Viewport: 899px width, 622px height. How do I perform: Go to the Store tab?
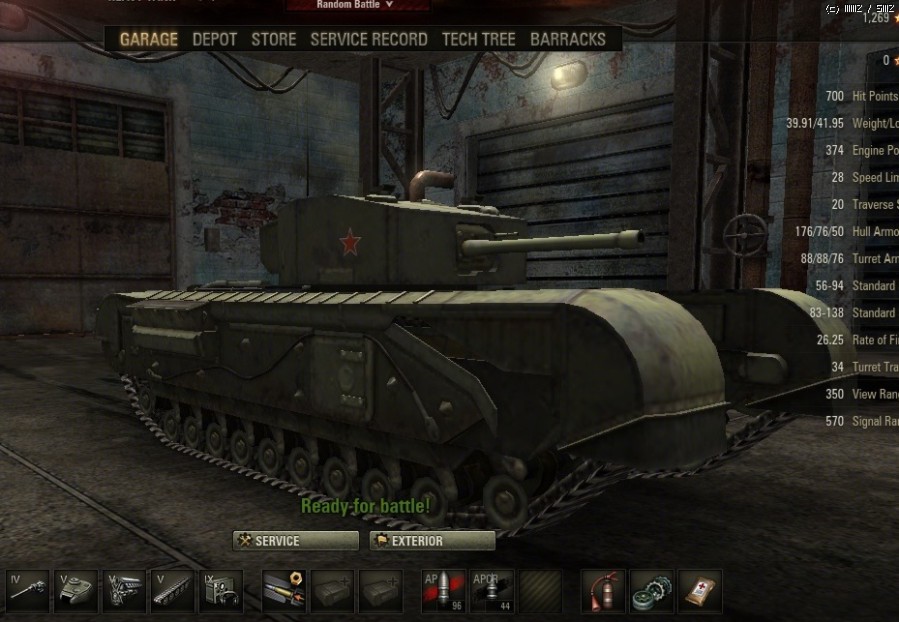pyautogui.click(x=273, y=39)
